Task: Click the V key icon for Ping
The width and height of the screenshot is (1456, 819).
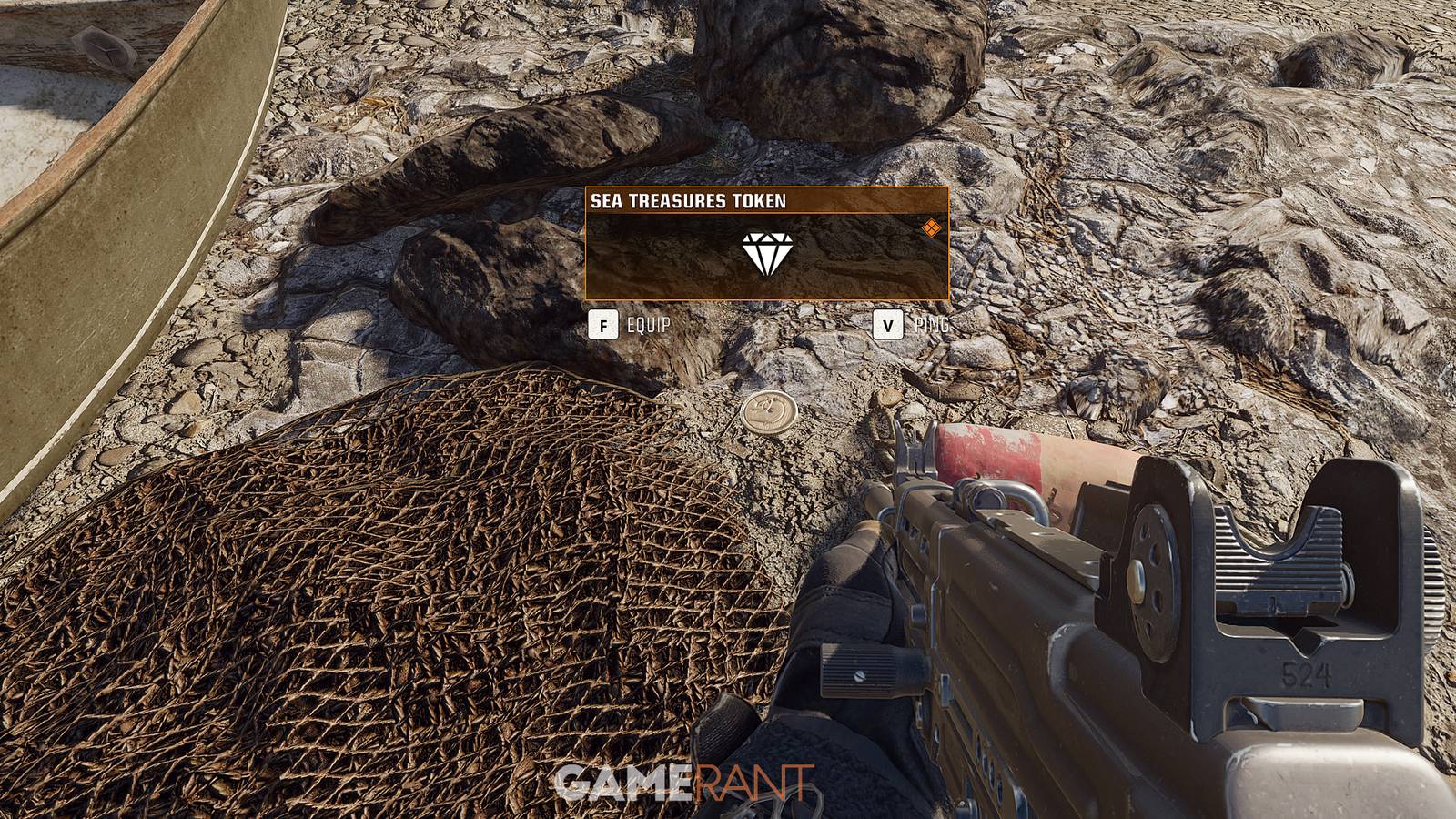Action: coord(886,323)
